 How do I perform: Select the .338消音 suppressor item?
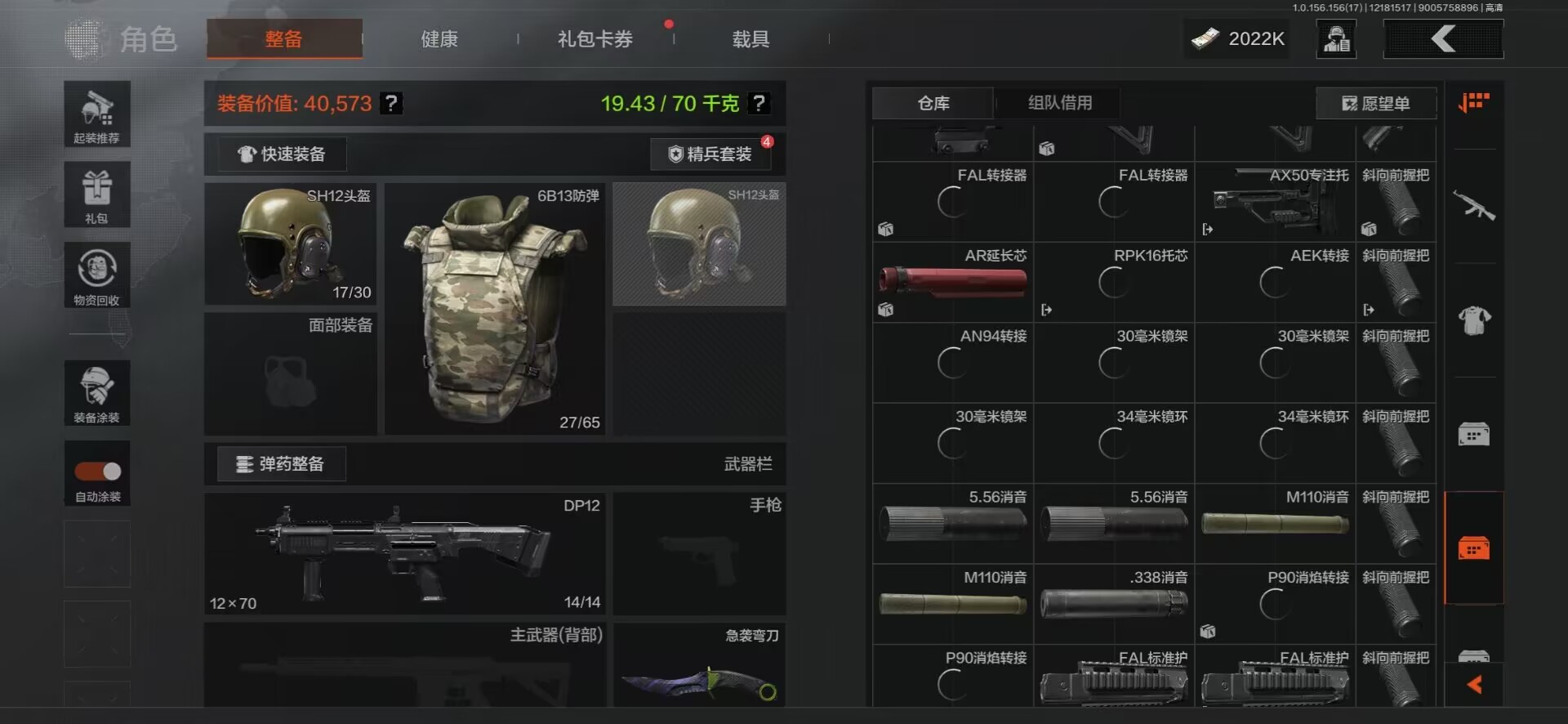click(1113, 604)
